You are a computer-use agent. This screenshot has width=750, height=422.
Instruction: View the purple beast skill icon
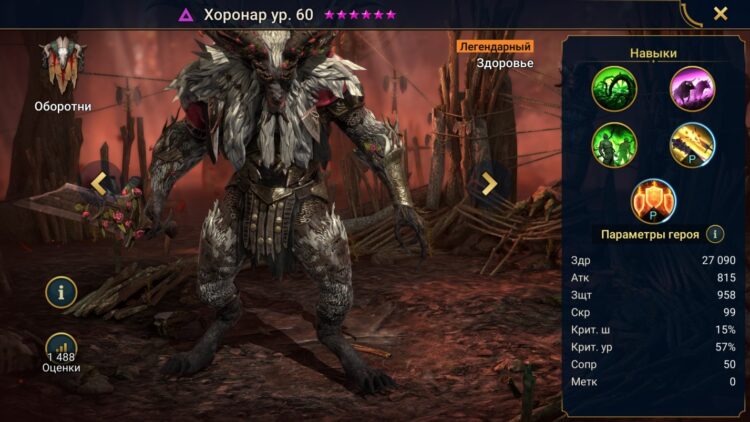[x=692, y=89]
